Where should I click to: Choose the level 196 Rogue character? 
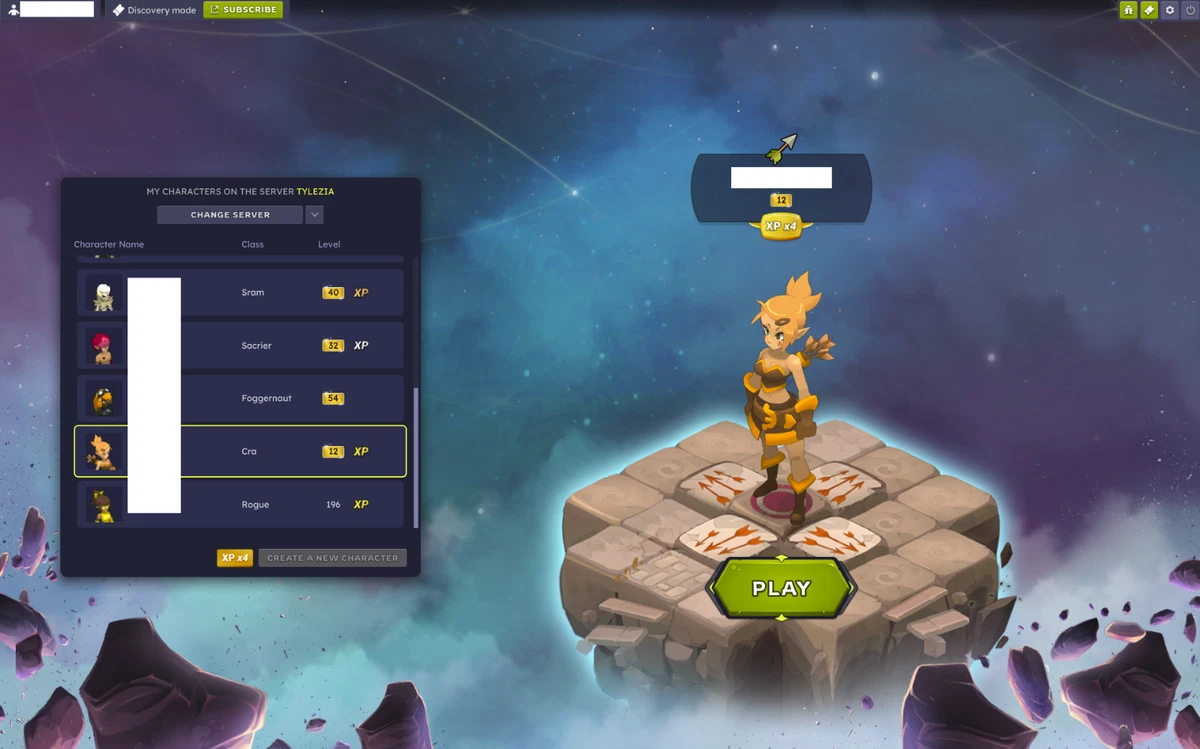tap(240, 505)
